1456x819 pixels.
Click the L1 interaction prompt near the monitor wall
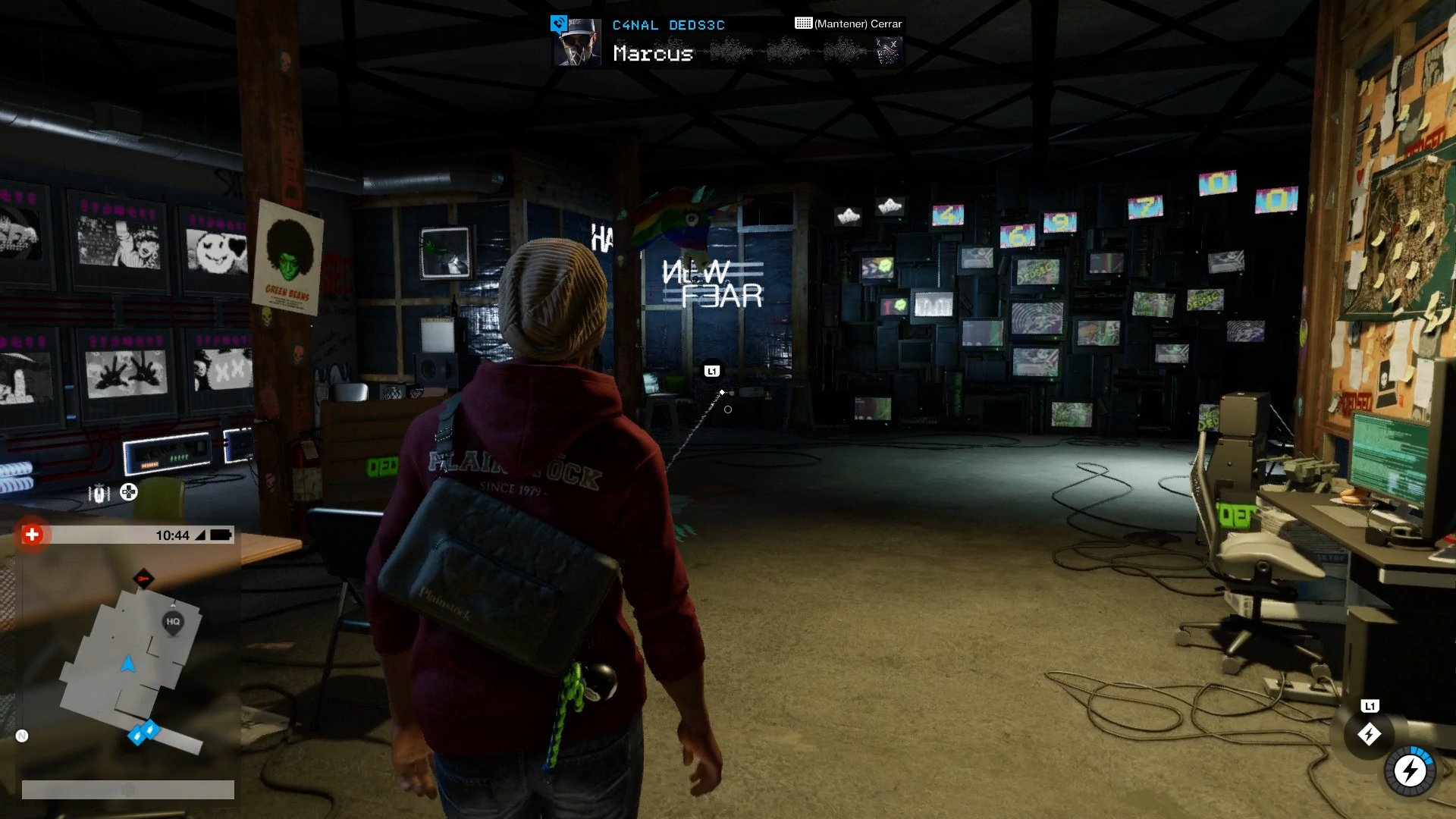(711, 371)
